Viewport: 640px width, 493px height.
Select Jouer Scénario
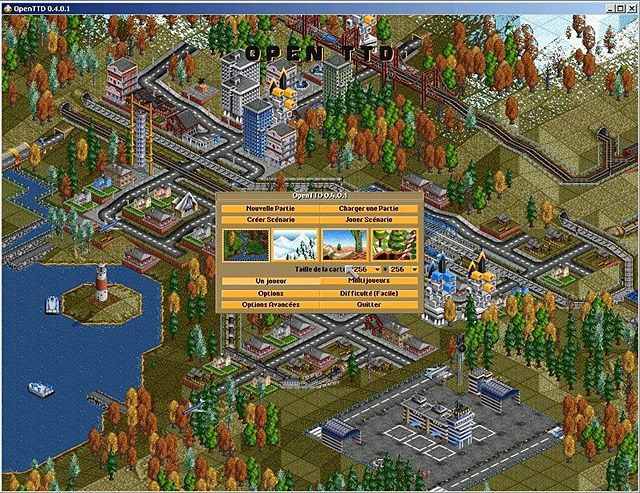point(370,218)
